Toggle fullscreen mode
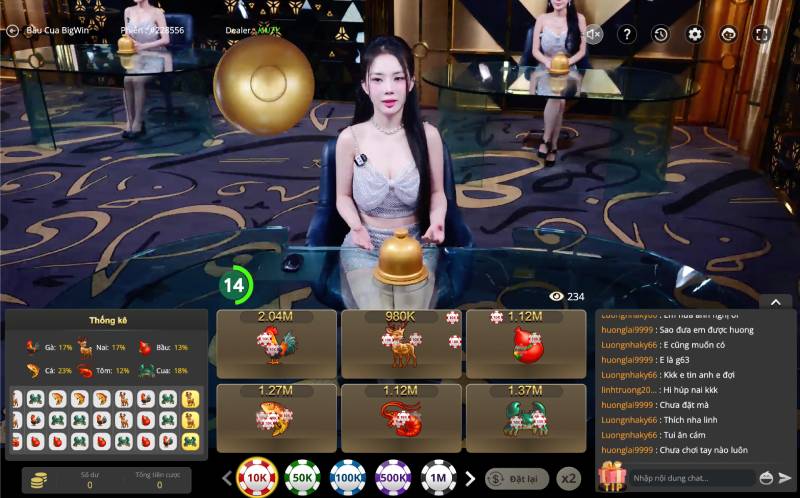The width and height of the screenshot is (800, 498). pos(762,35)
